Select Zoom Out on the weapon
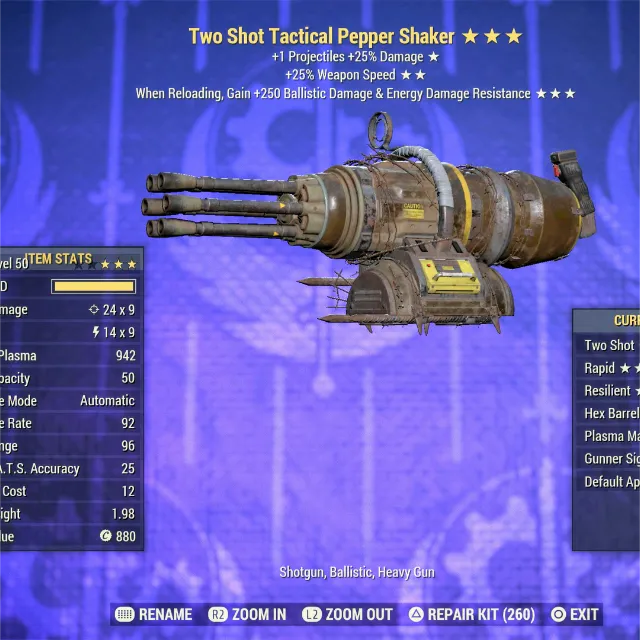The image size is (640, 640). [x=348, y=614]
